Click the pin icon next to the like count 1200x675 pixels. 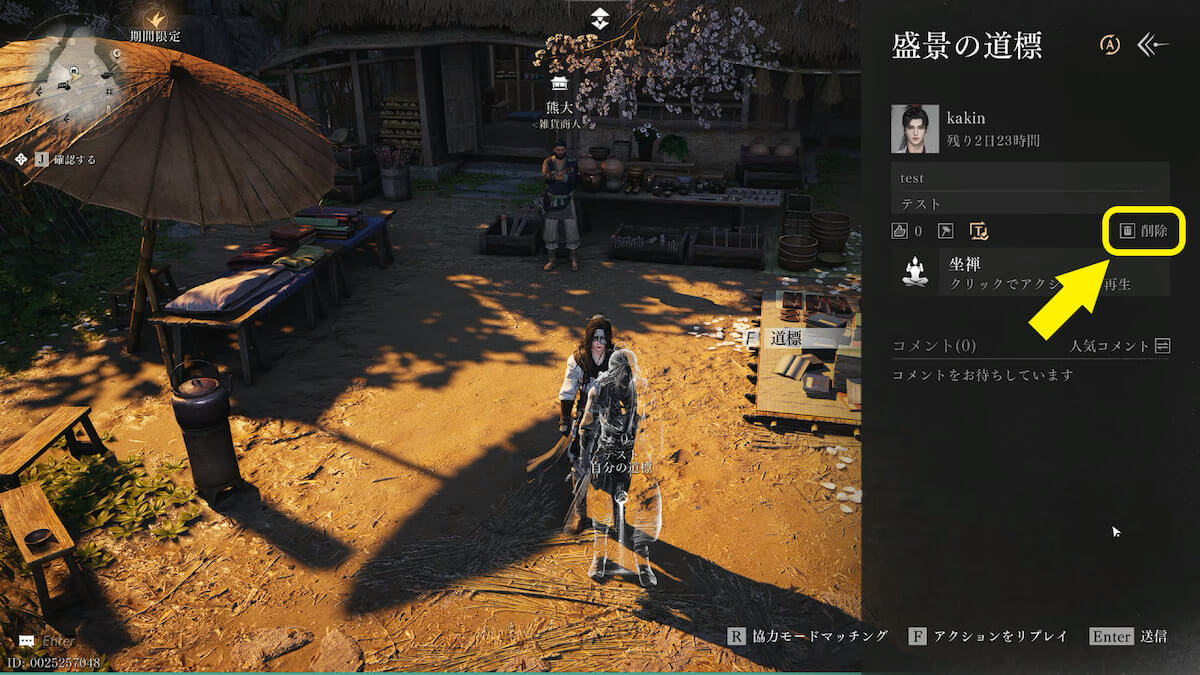coord(946,231)
